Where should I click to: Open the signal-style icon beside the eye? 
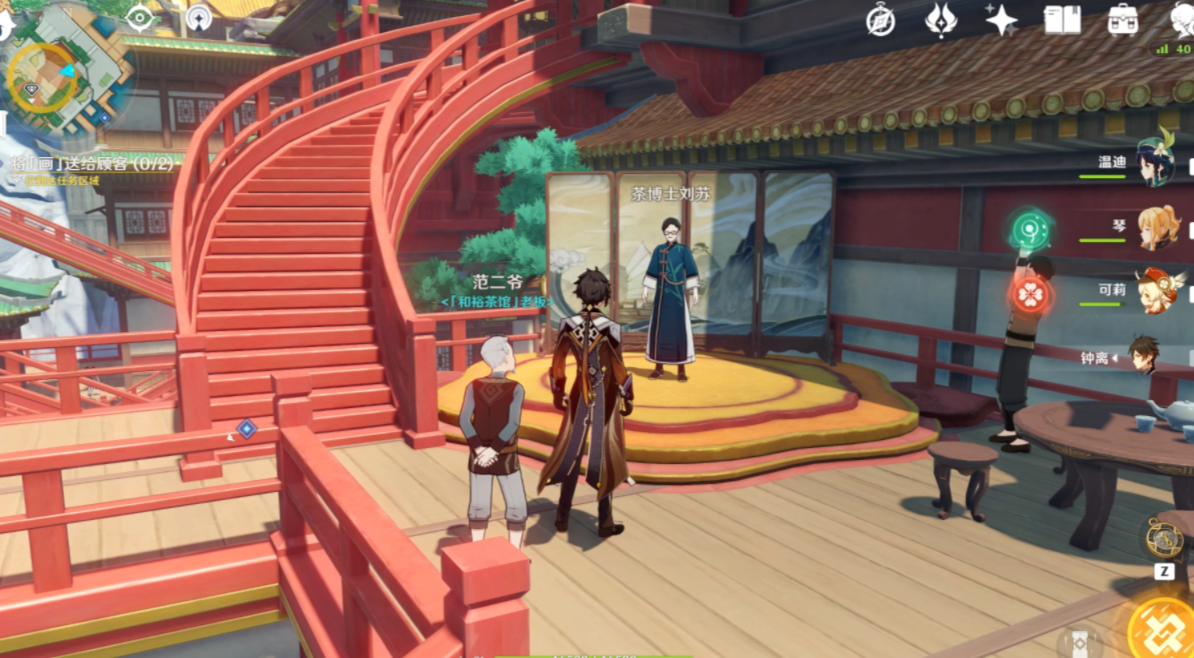pyautogui.click(x=200, y=17)
